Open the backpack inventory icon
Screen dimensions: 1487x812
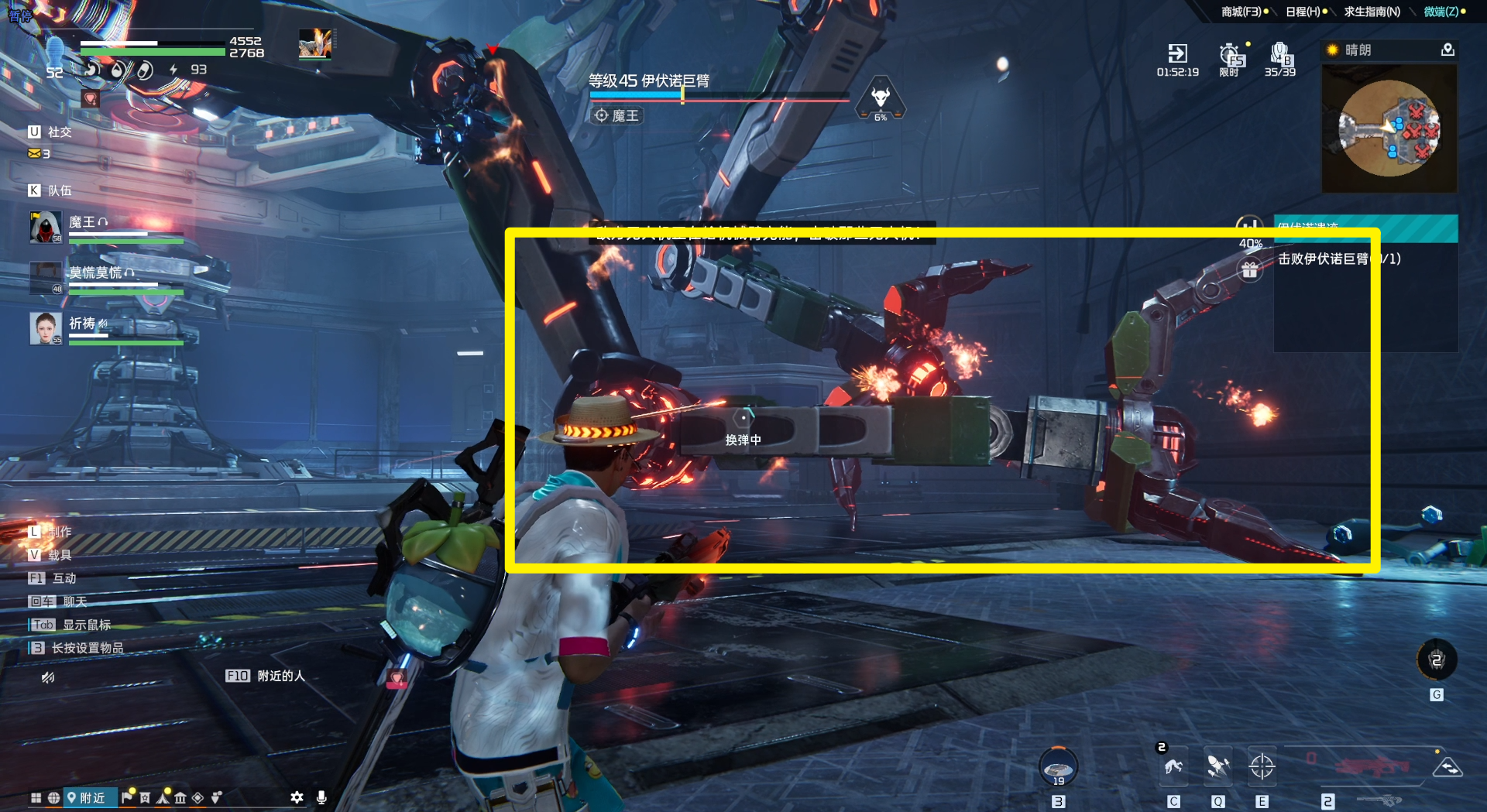point(1279,54)
